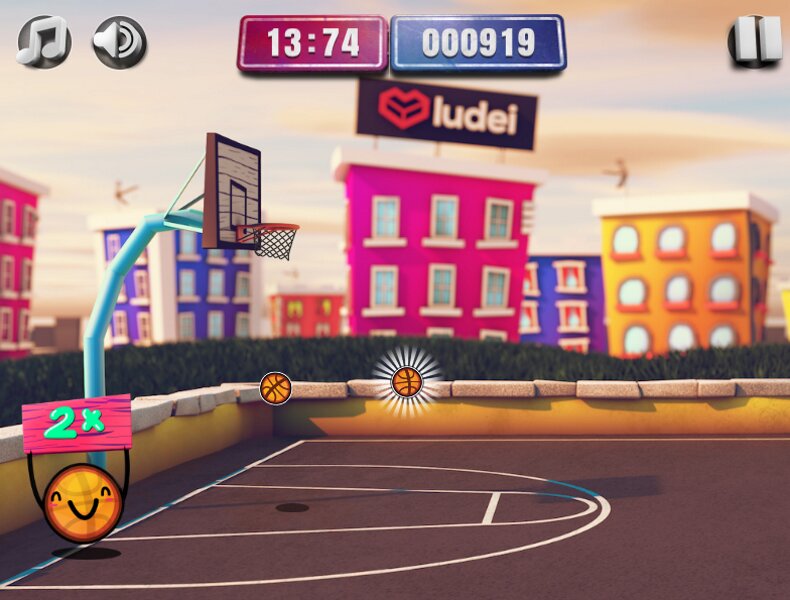The height and width of the screenshot is (600, 790).
Task: Pause the game
Action: [x=754, y=41]
